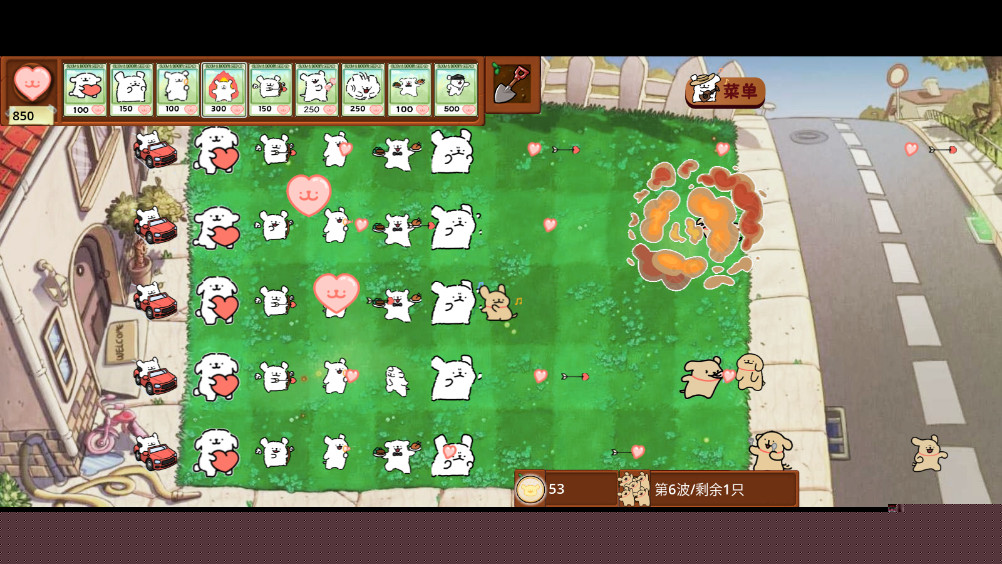Select the bear tossing heart card costing 250
Screen dimensions: 1002x564
coord(316,90)
